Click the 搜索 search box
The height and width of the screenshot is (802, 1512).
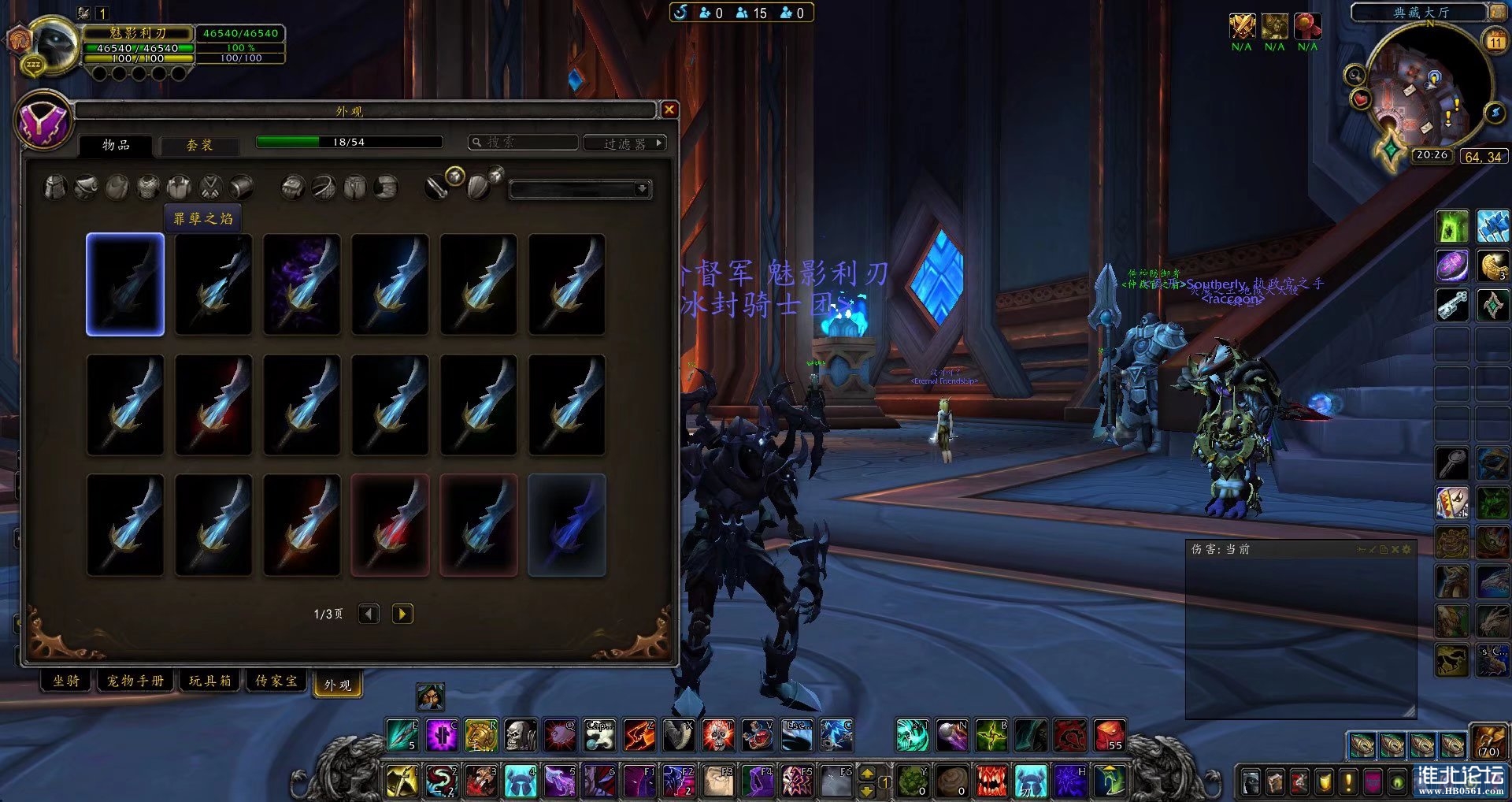point(524,143)
